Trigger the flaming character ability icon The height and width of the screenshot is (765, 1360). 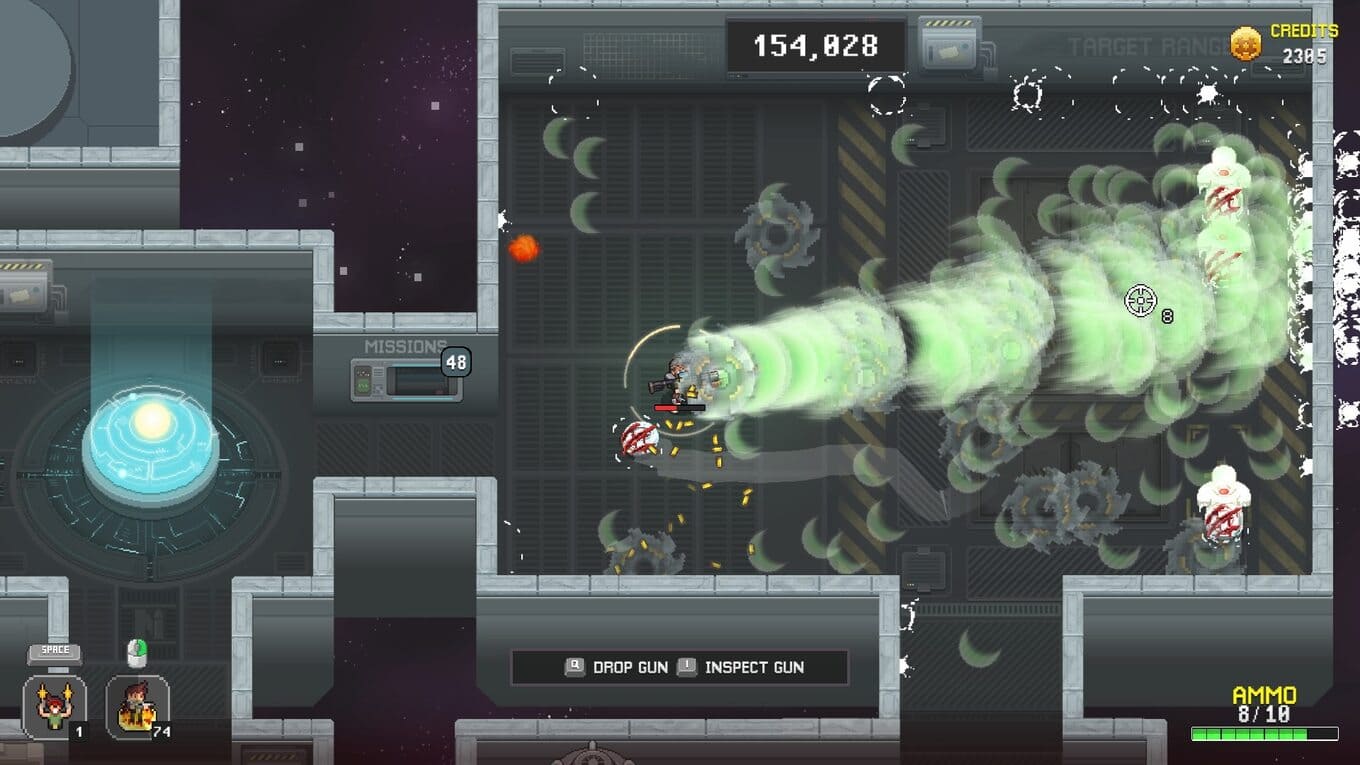137,707
